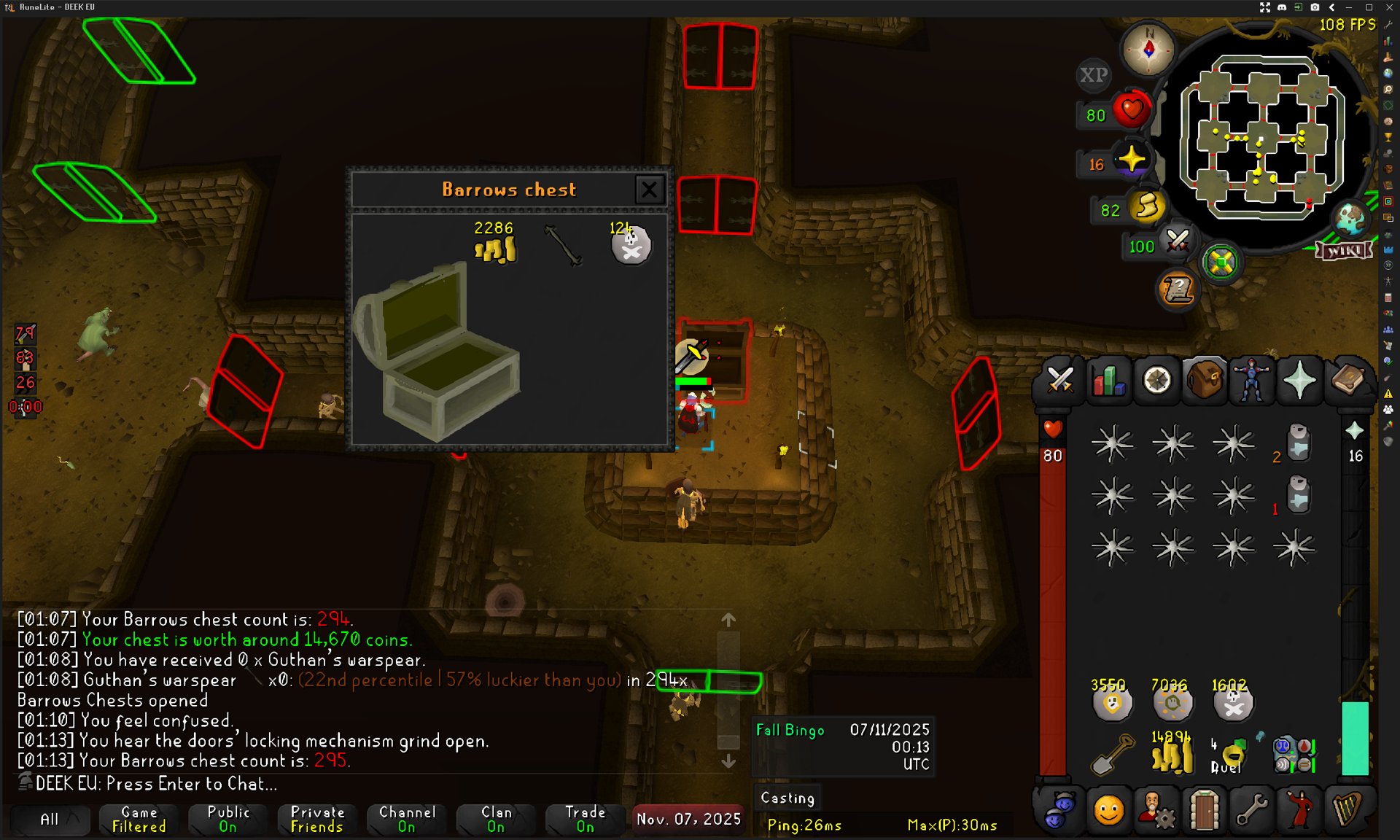Toggle the XP drops orb
Viewport: 1400px width, 840px height.
1093,75
